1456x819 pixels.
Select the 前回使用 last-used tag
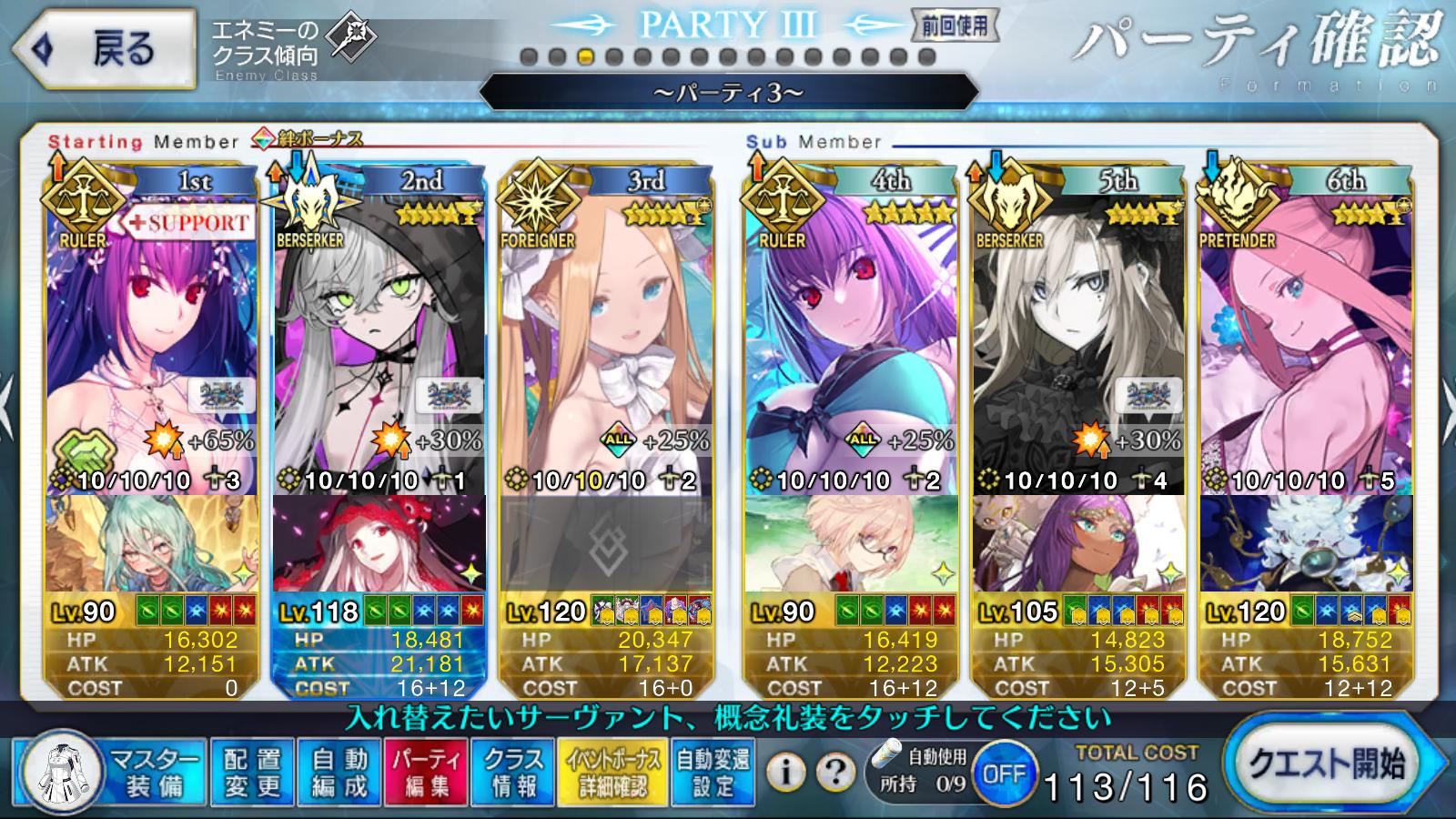pyautogui.click(x=955, y=25)
